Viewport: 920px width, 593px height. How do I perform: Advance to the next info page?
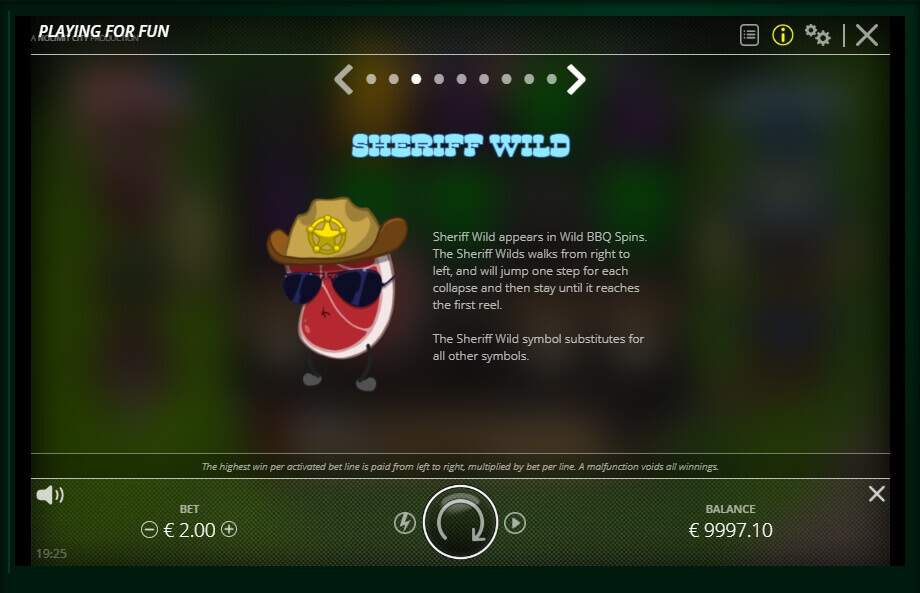tap(576, 79)
